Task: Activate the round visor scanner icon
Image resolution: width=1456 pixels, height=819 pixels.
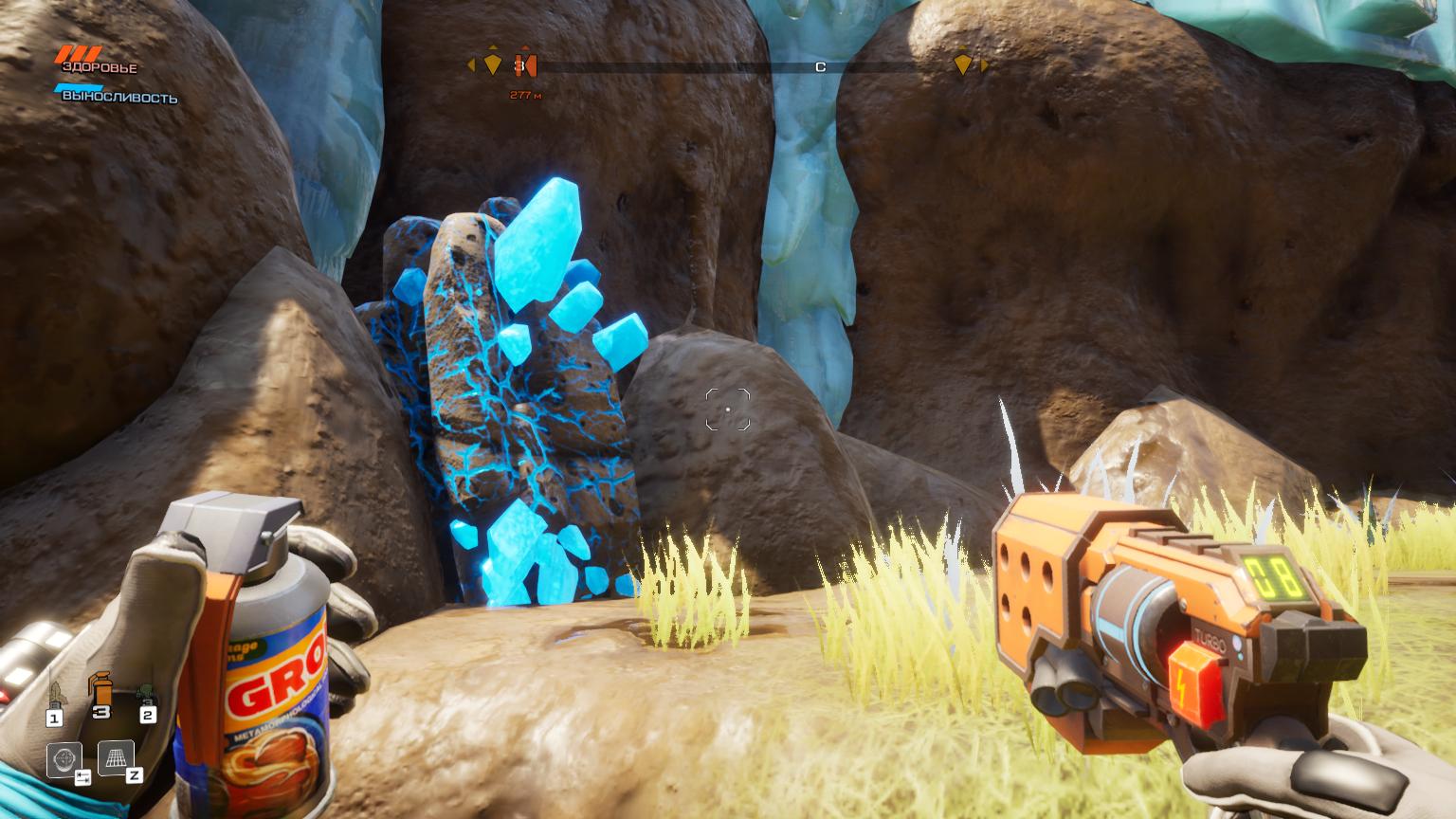Action: tap(64, 759)
